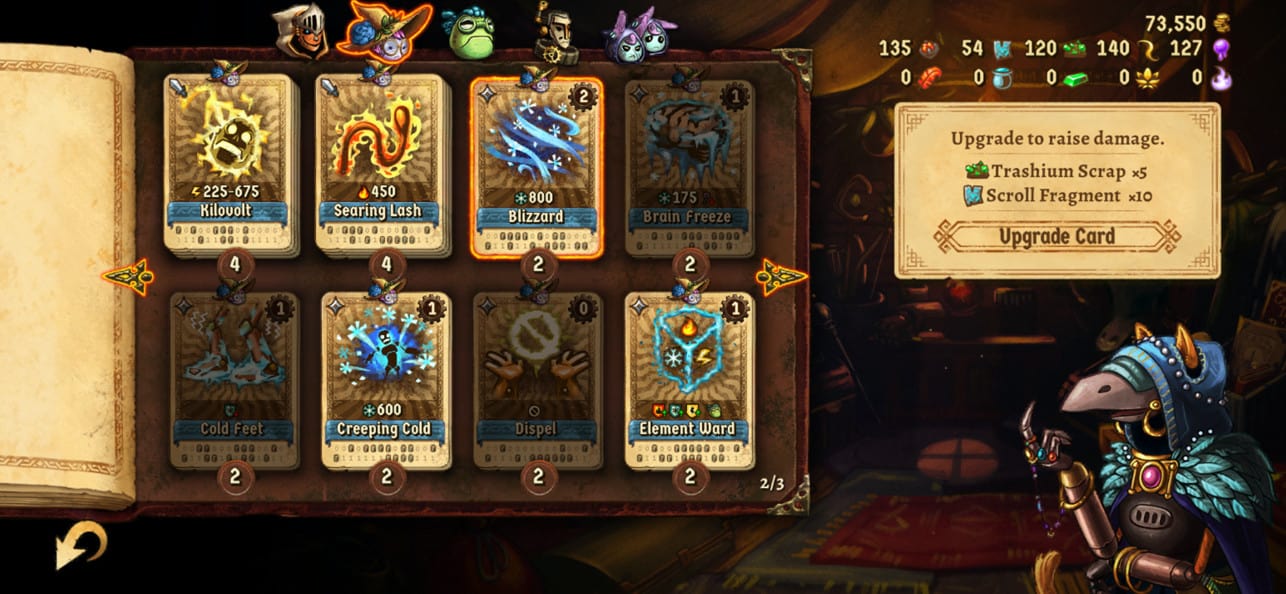Image resolution: width=1286 pixels, height=594 pixels.
Task: Upgrade the selected Blizzard card
Action: [1057, 237]
